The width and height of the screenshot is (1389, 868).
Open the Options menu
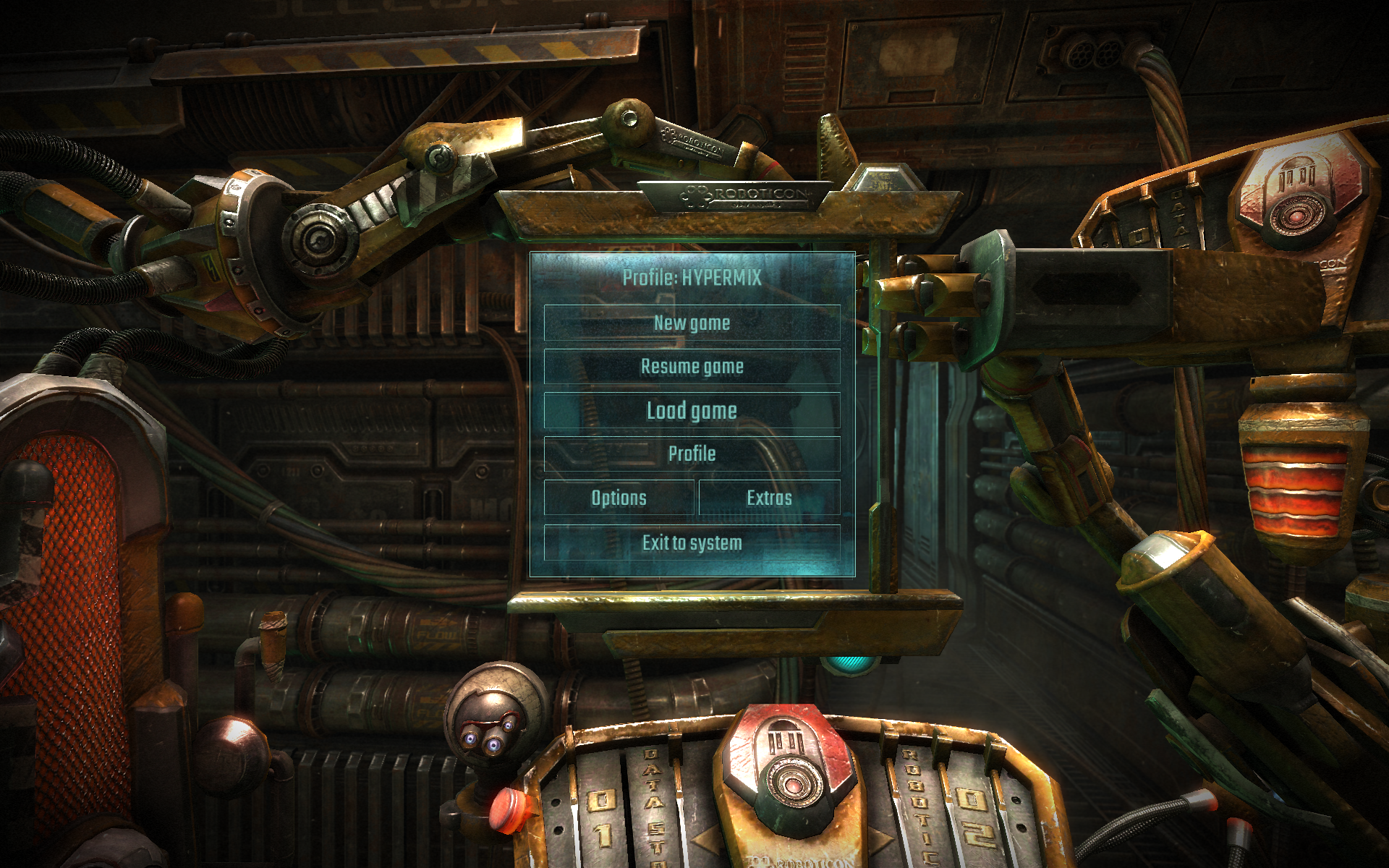pyautogui.click(x=619, y=498)
